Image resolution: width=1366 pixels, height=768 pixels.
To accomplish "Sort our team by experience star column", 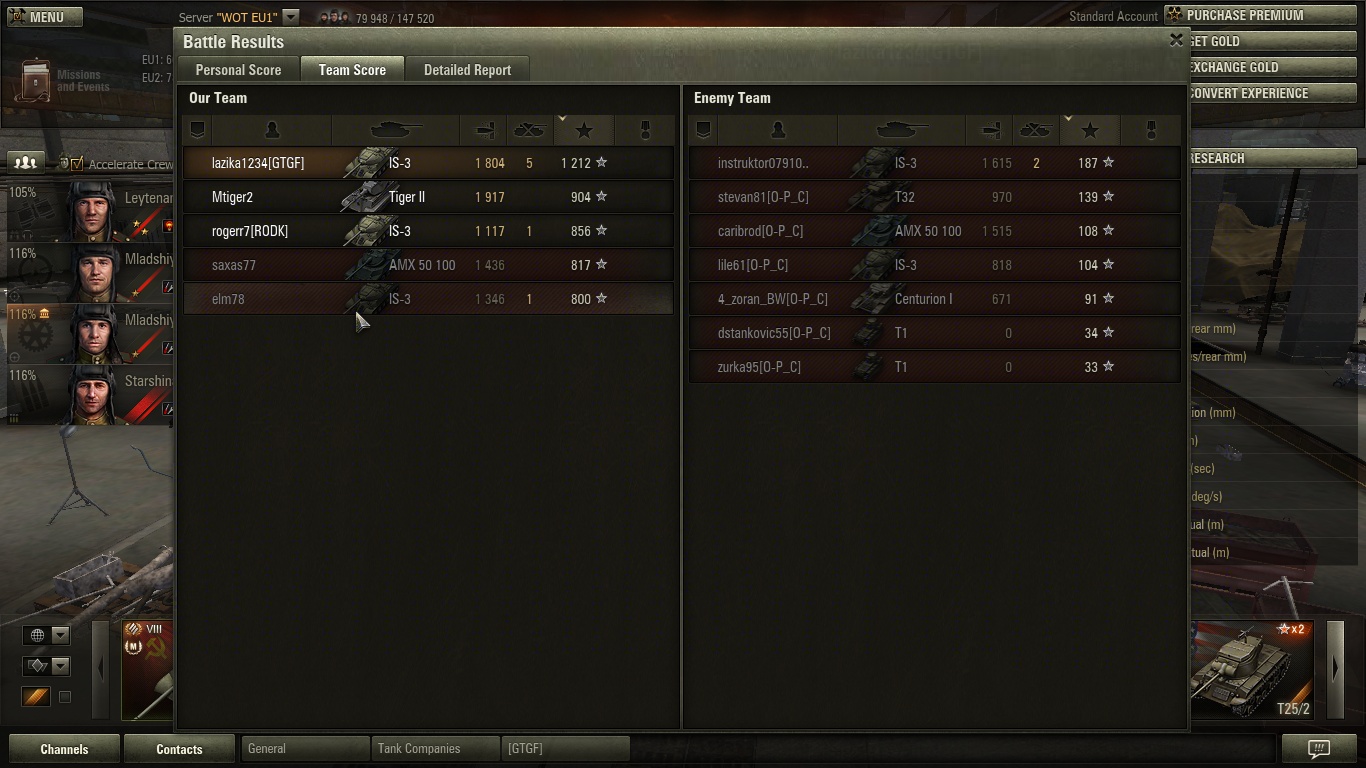I will [584, 130].
